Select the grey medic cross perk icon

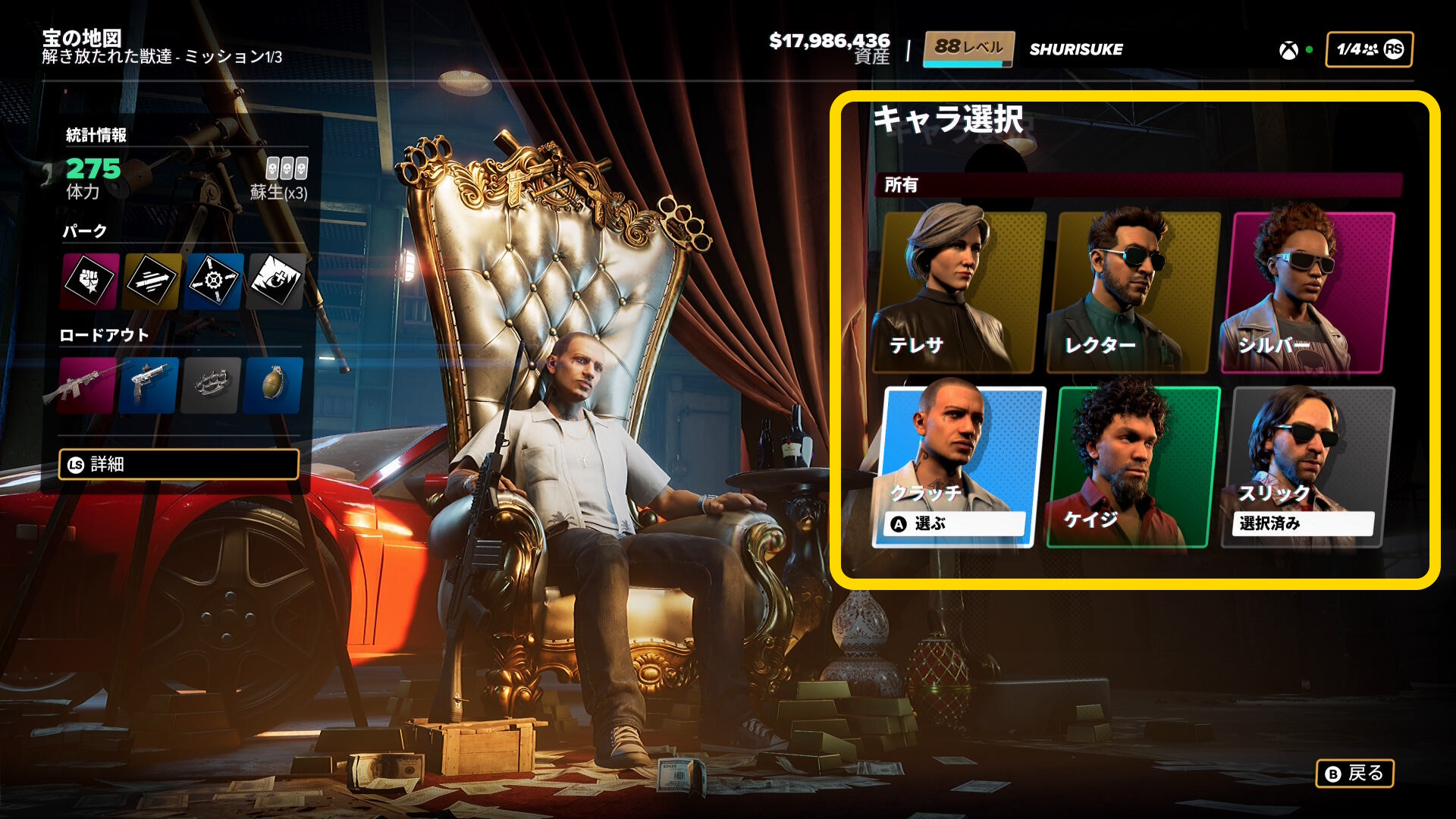[x=276, y=281]
